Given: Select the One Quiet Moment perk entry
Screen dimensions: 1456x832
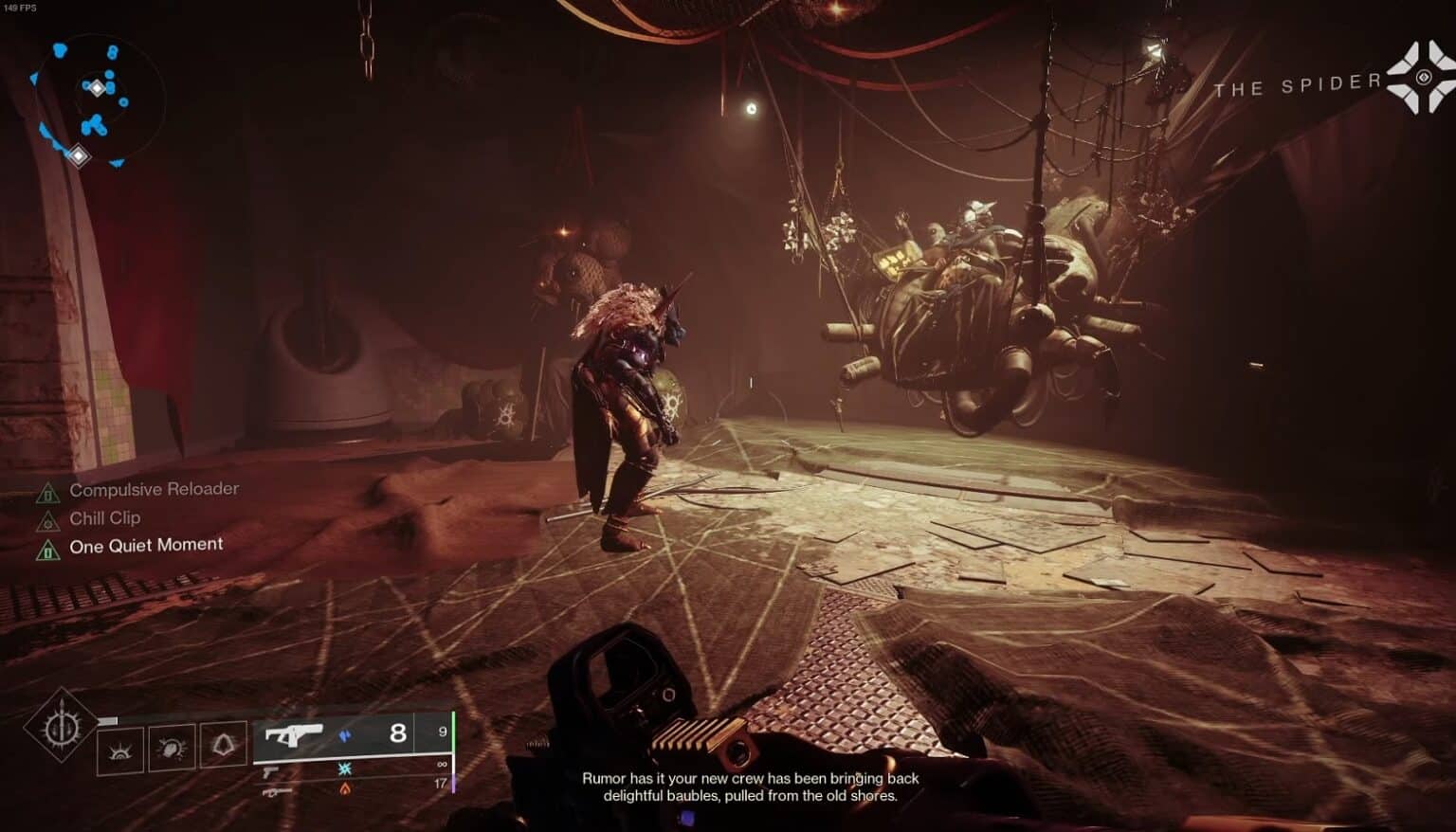Looking at the screenshot, I should tap(146, 545).
